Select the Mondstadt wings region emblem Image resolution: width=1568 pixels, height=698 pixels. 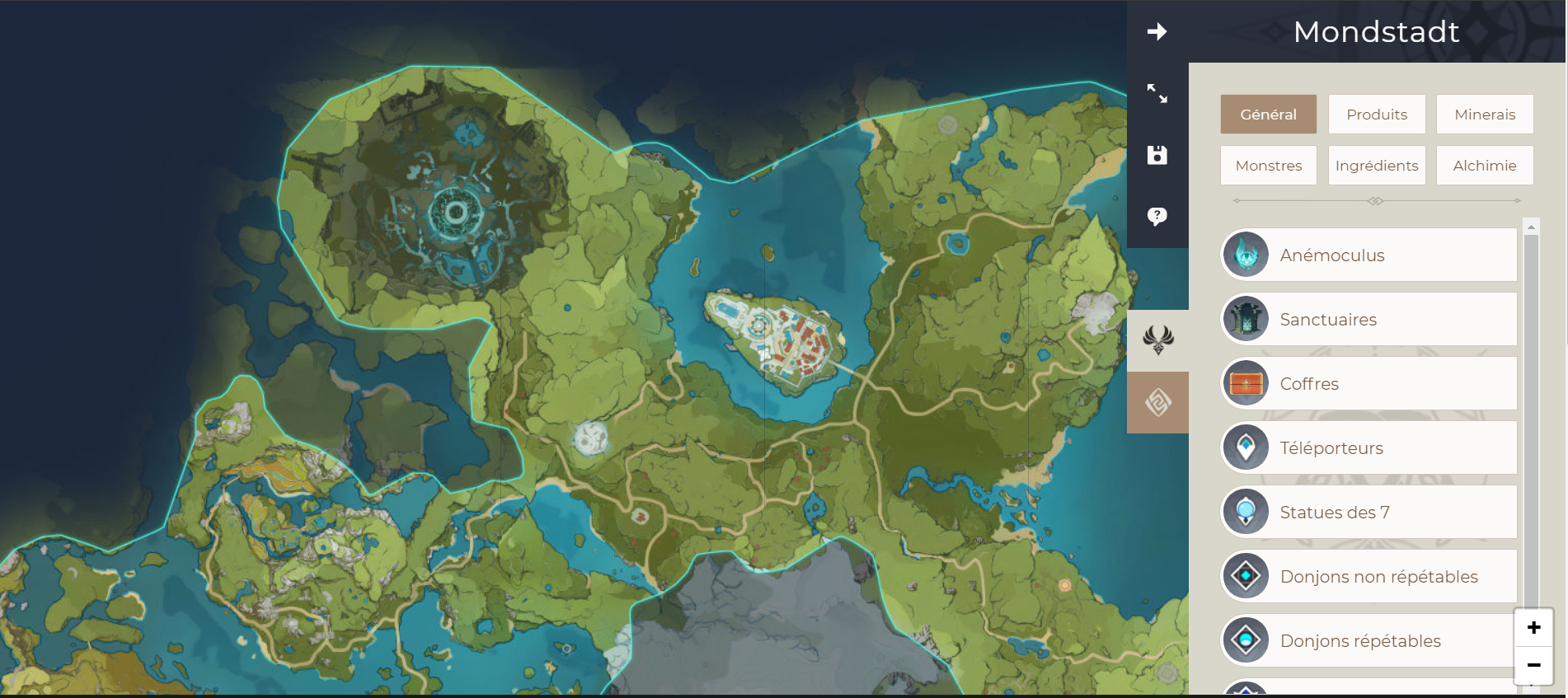point(1157,338)
